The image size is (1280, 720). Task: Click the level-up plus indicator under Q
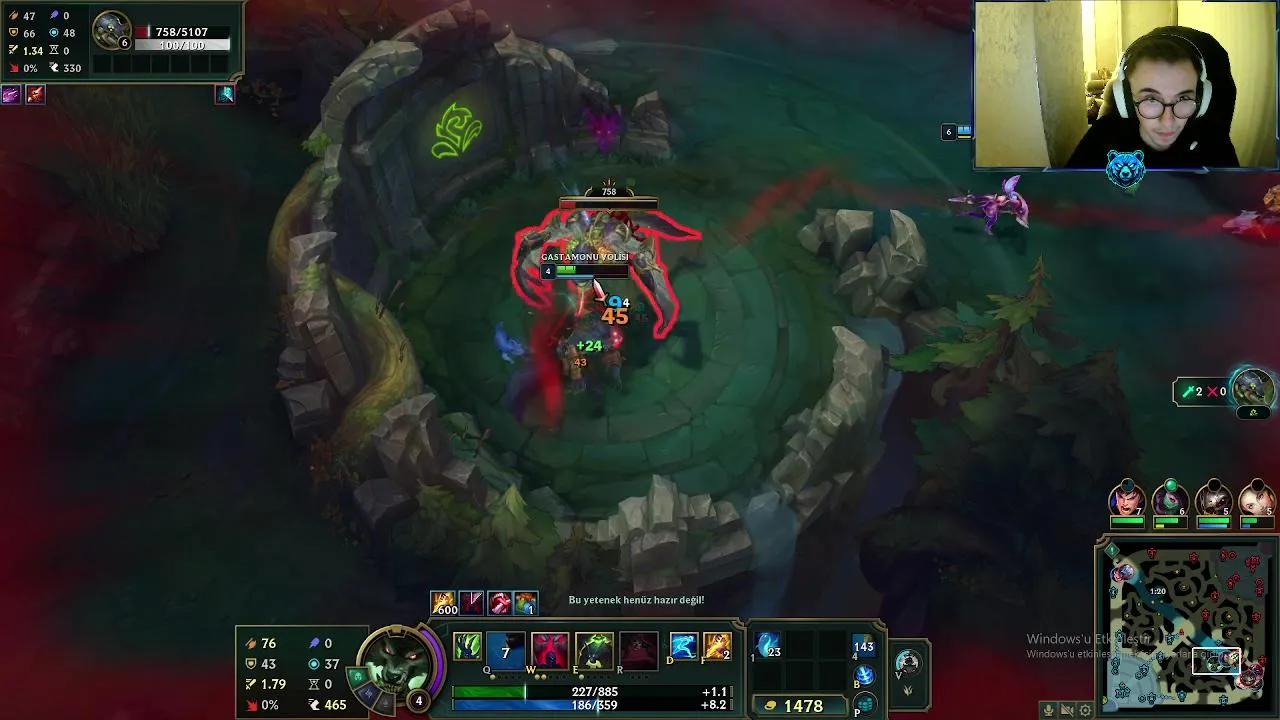492,676
